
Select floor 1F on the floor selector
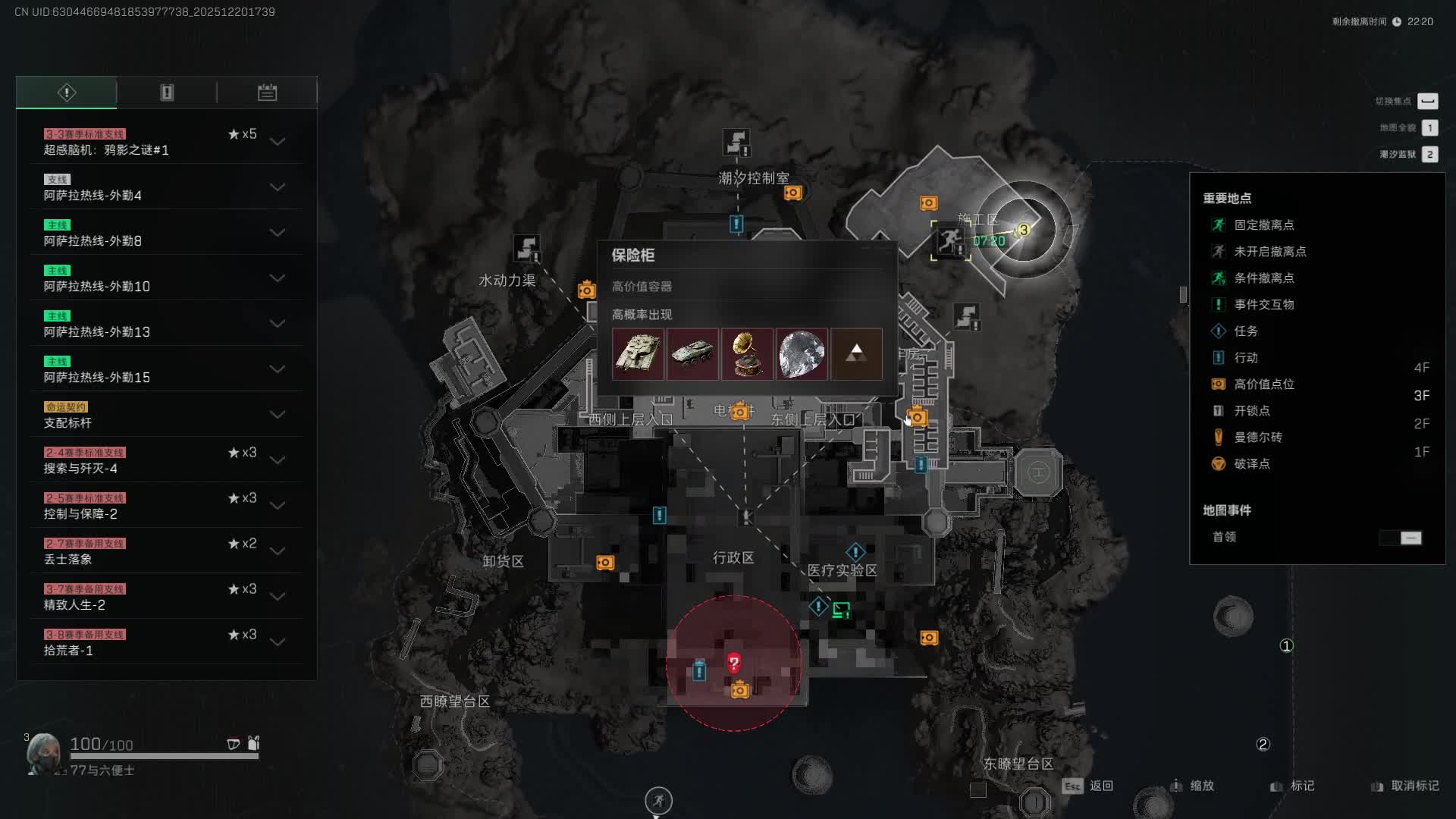(1421, 452)
